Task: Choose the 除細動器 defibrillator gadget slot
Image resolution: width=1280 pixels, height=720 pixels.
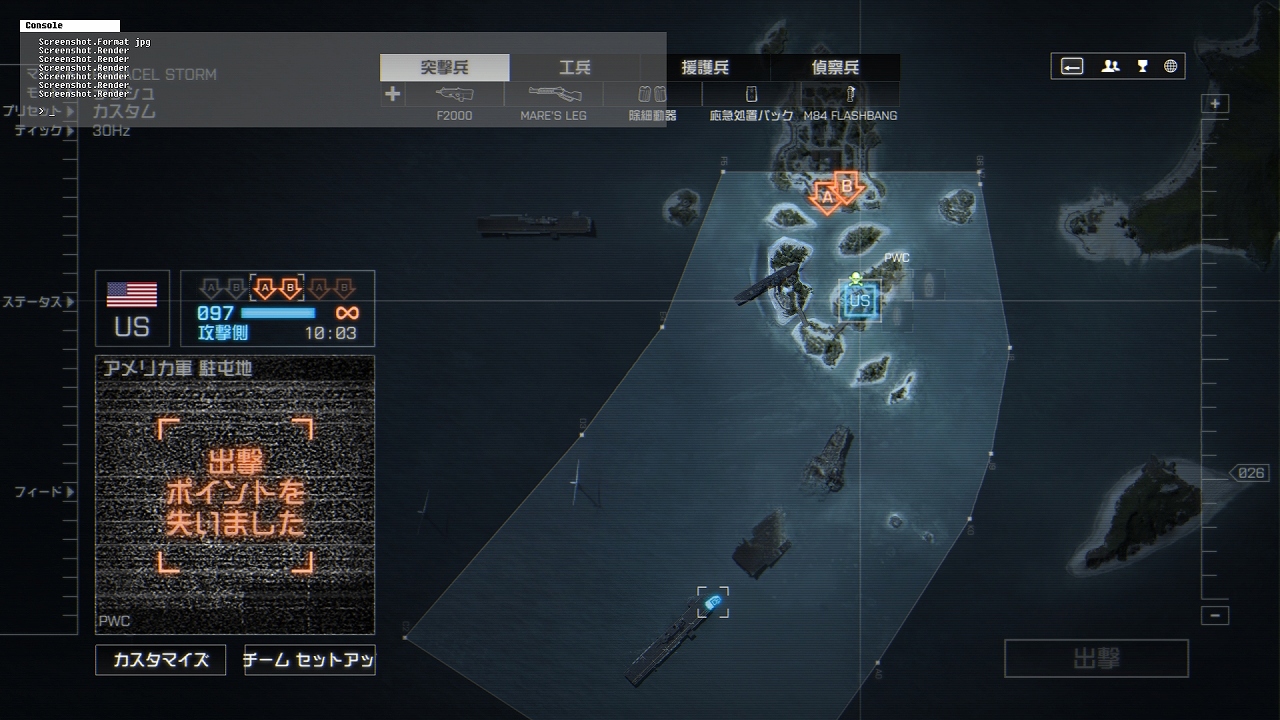Action: pos(652,95)
